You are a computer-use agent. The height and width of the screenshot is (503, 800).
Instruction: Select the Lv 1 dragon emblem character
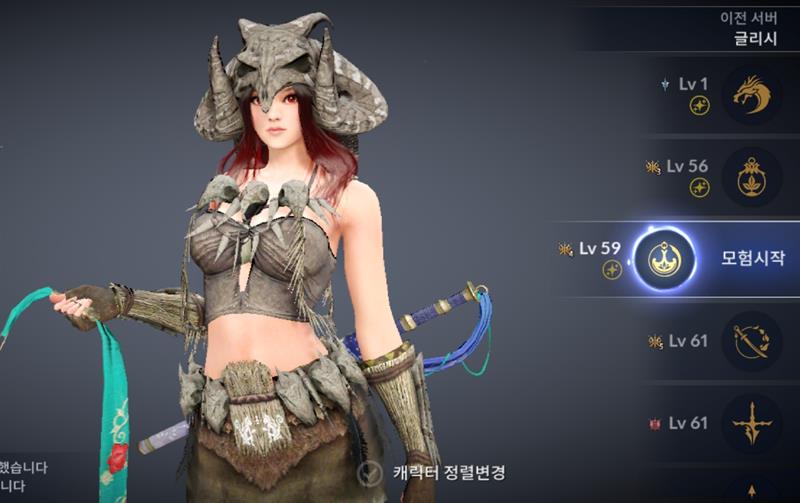[751, 96]
